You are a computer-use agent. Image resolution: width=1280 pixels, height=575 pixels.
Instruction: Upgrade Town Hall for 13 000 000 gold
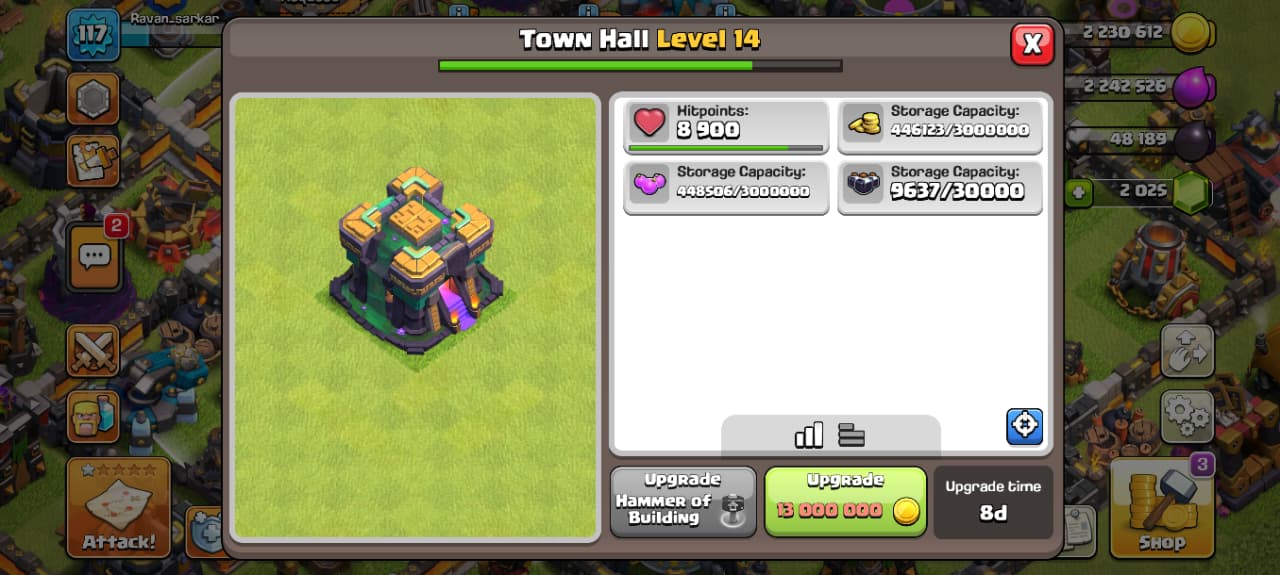pos(845,502)
